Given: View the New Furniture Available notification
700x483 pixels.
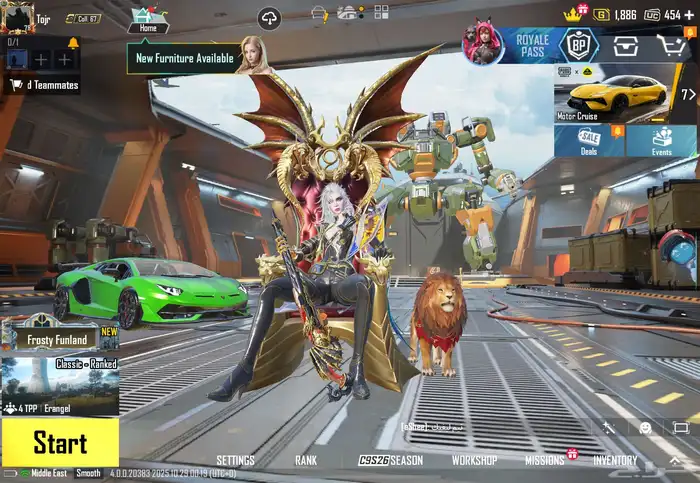Looking at the screenshot, I should click(x=186, y=58).
